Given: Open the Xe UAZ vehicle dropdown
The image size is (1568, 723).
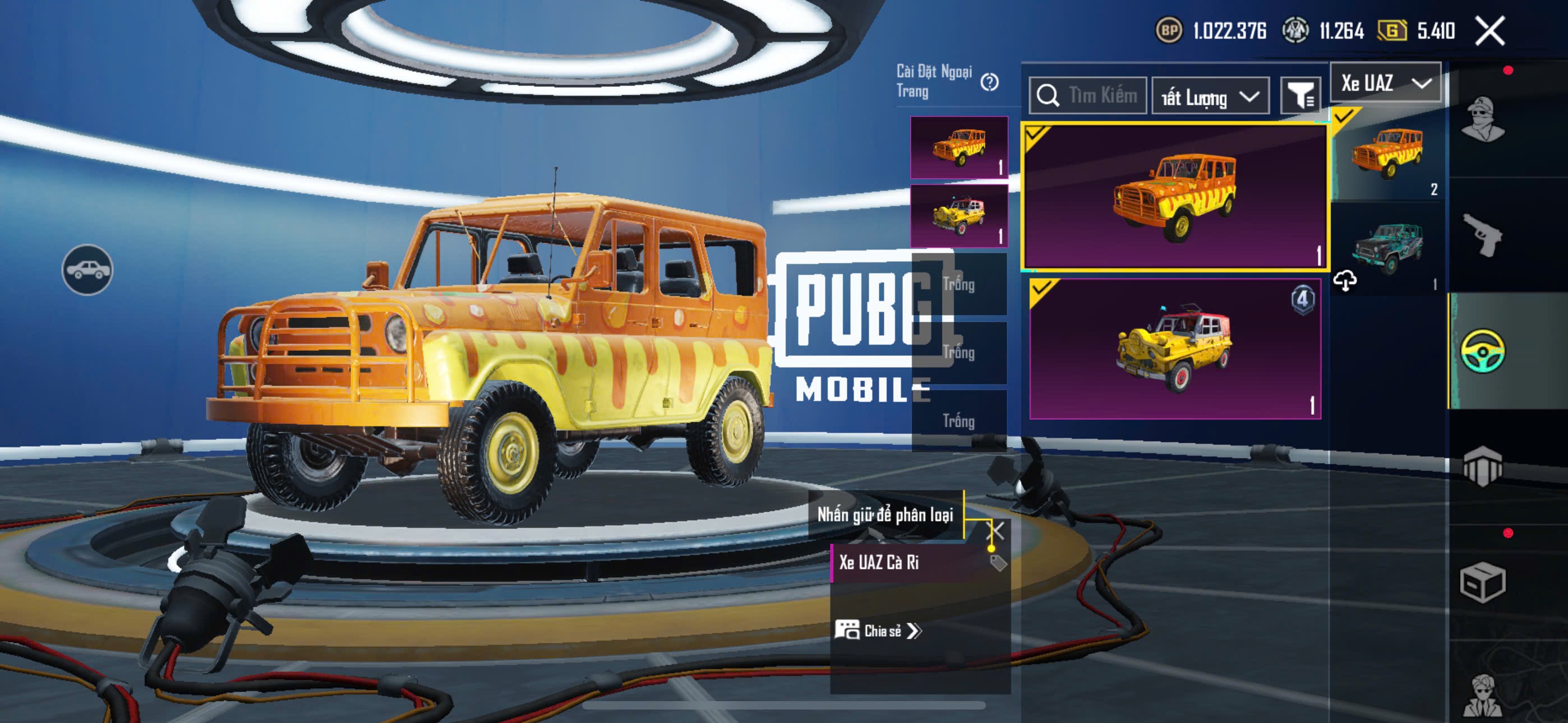Looking at the screenshot, I should pos(1385,83).
